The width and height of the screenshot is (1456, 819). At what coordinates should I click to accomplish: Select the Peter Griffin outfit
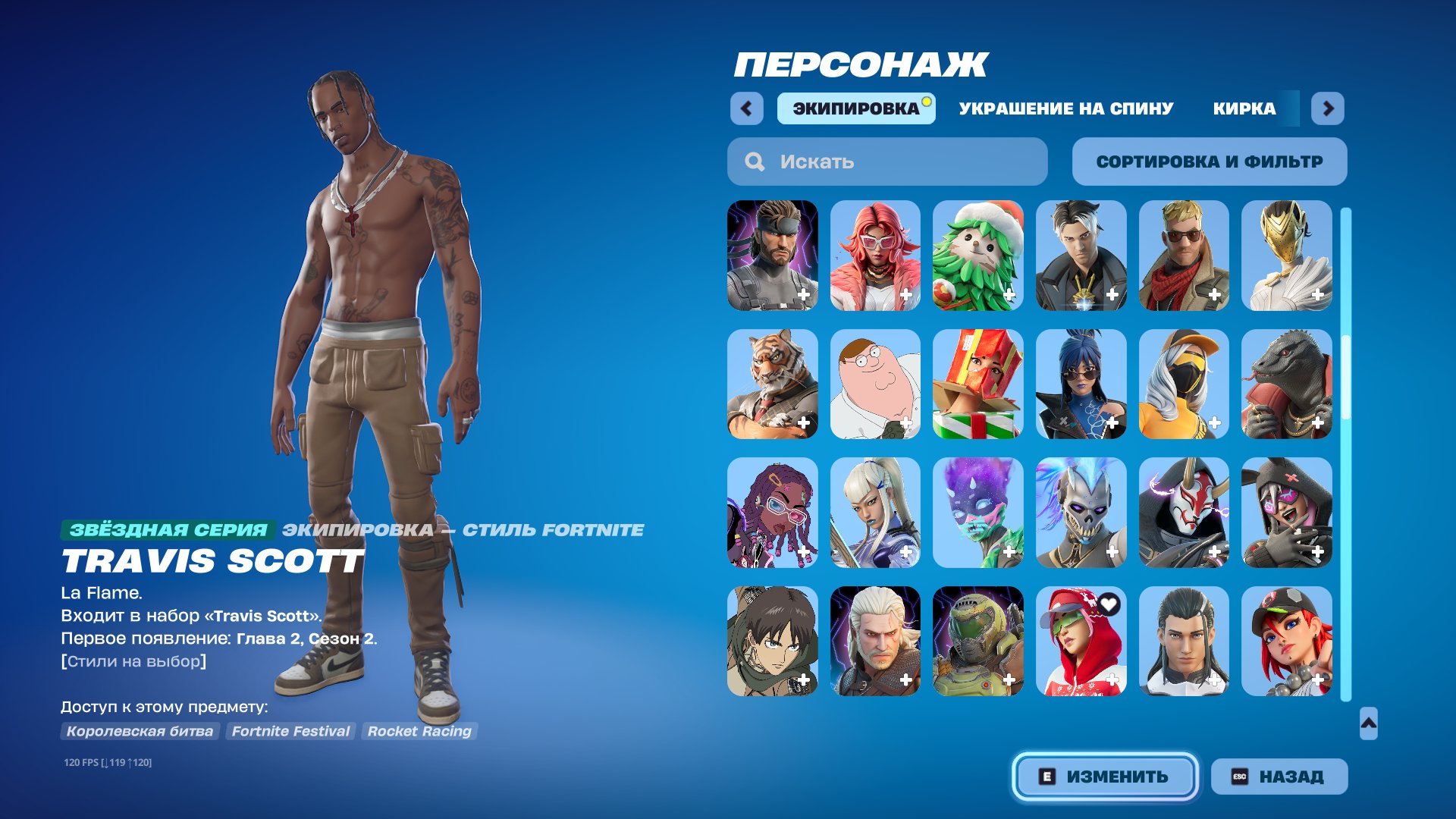[876, 383]
